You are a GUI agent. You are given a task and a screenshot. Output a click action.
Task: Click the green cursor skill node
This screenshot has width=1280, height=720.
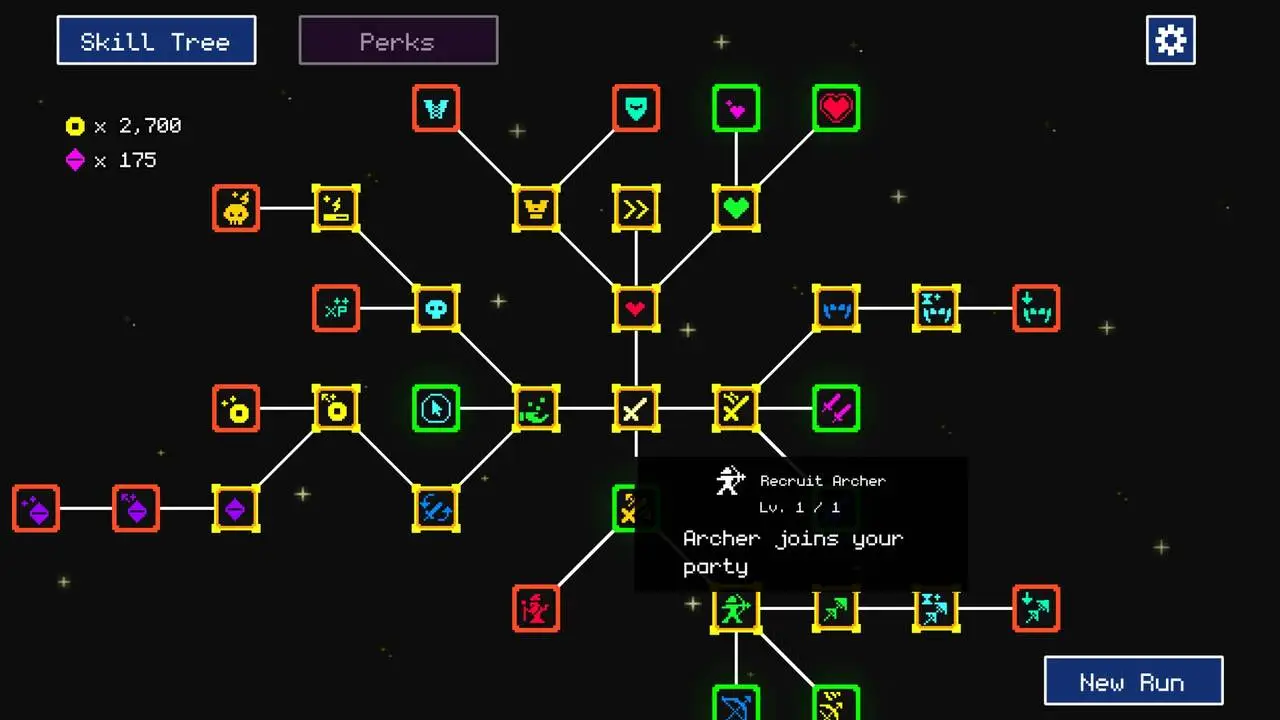(x=436, y=408)
